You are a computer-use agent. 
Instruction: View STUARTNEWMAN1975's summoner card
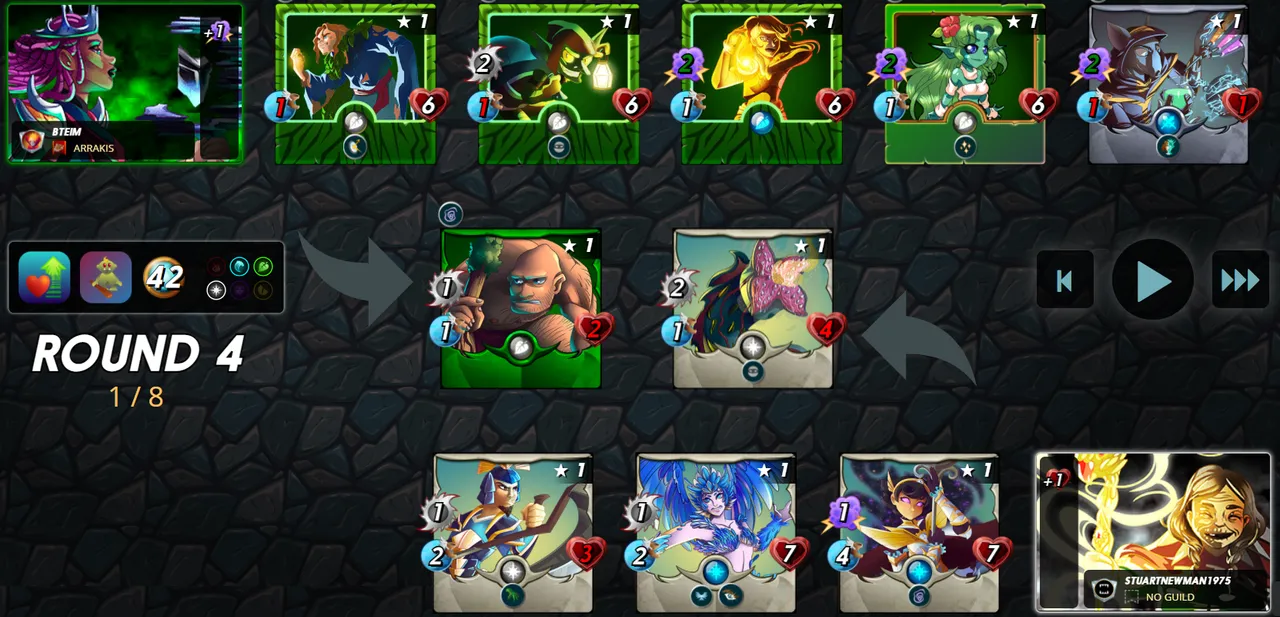(1153, 531)
